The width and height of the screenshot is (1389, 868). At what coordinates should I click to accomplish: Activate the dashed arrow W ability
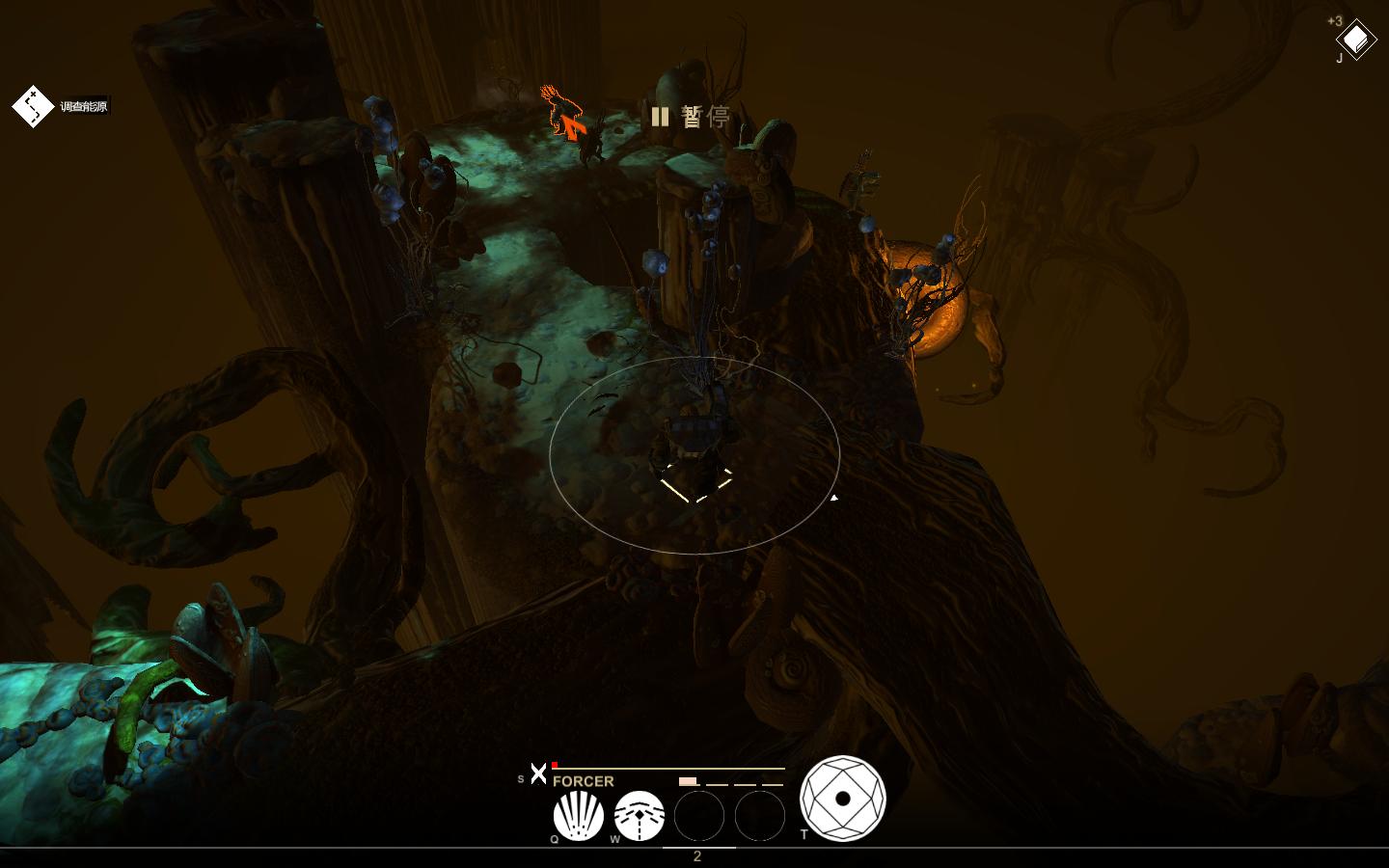(x=639, y=816)
